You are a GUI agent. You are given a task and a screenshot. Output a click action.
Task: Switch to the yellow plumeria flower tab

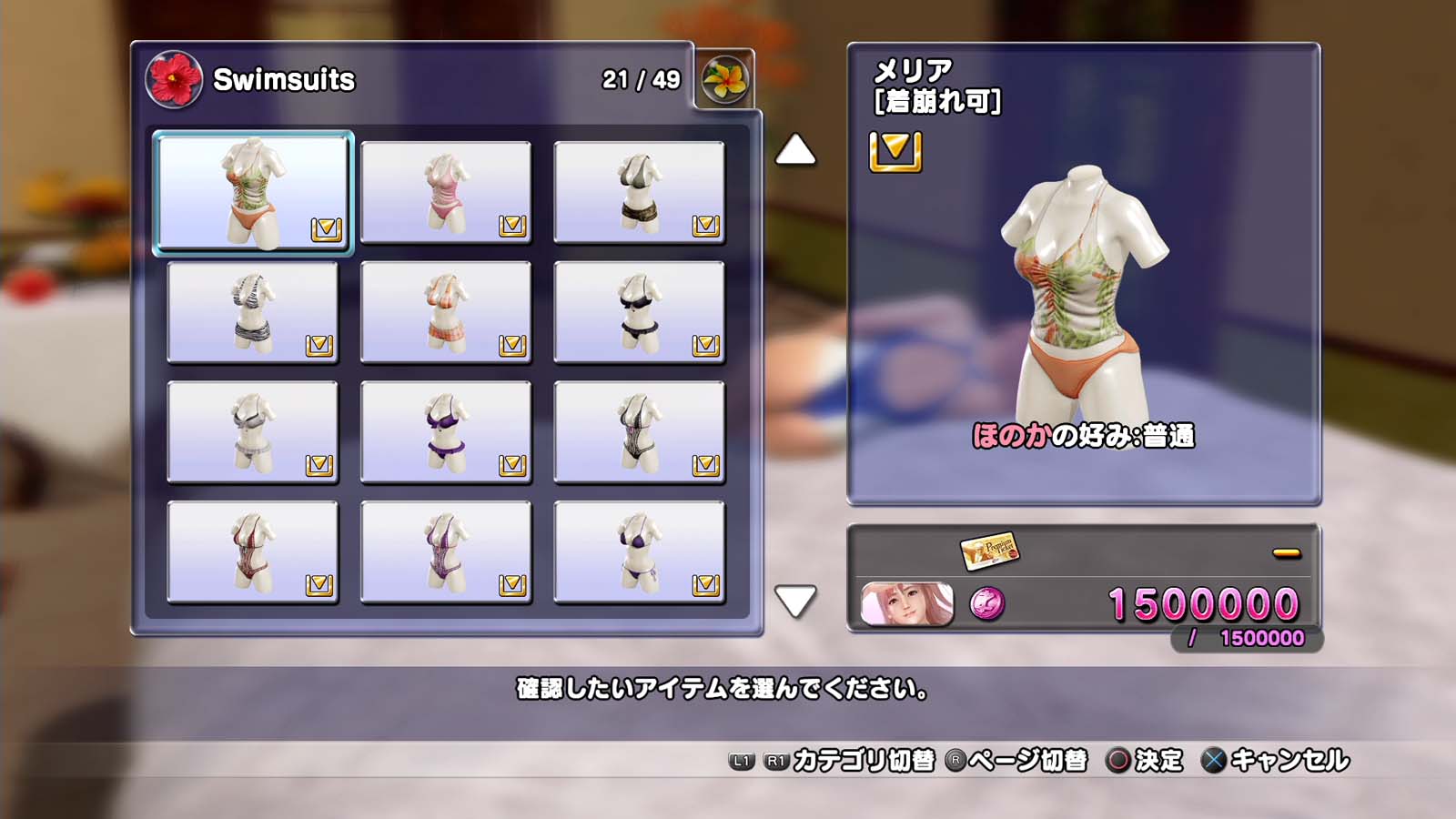[x=725, y=79]
